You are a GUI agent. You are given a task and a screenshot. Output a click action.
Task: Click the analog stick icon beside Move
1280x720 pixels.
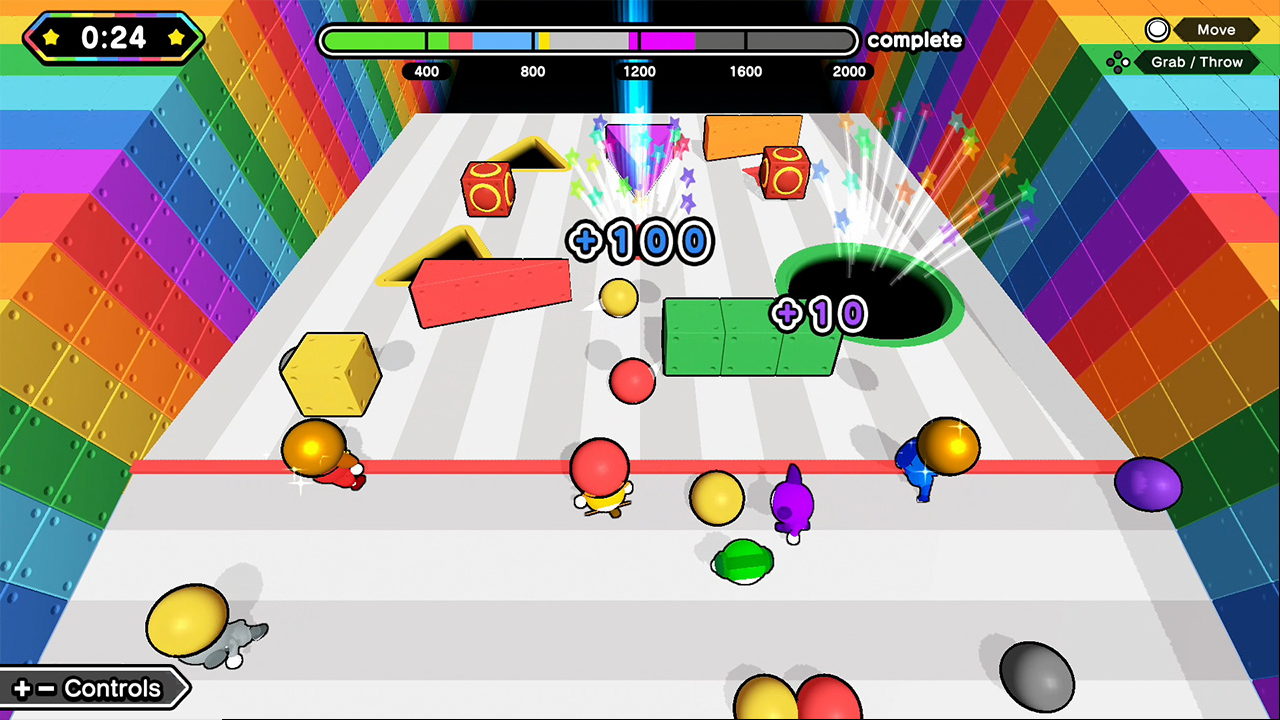click(1157, 29)
